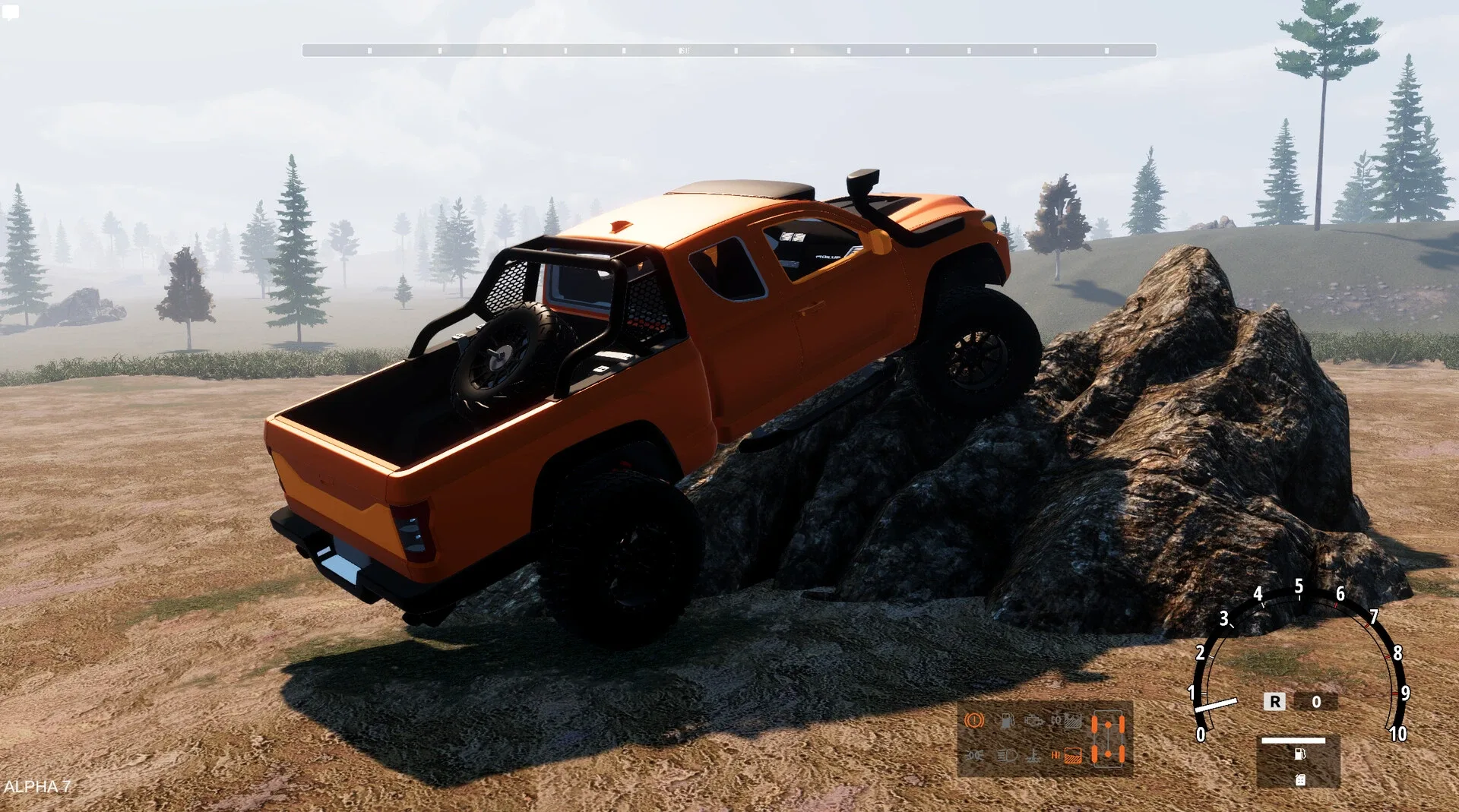Toggle the rear differential lock on the drivetrain diagram

click(1108, 754)
